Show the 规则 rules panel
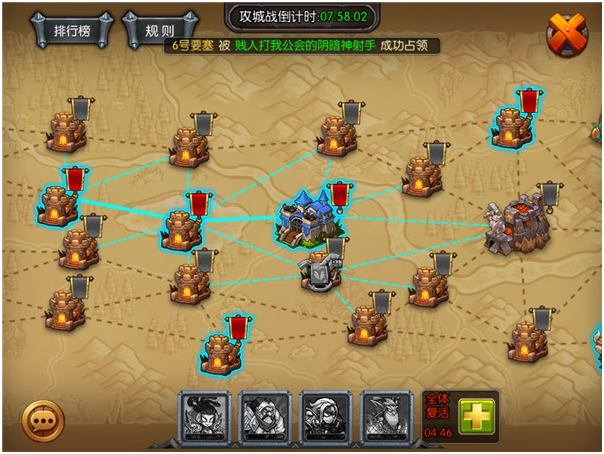The image size is (604, 454). coord(159,30)
